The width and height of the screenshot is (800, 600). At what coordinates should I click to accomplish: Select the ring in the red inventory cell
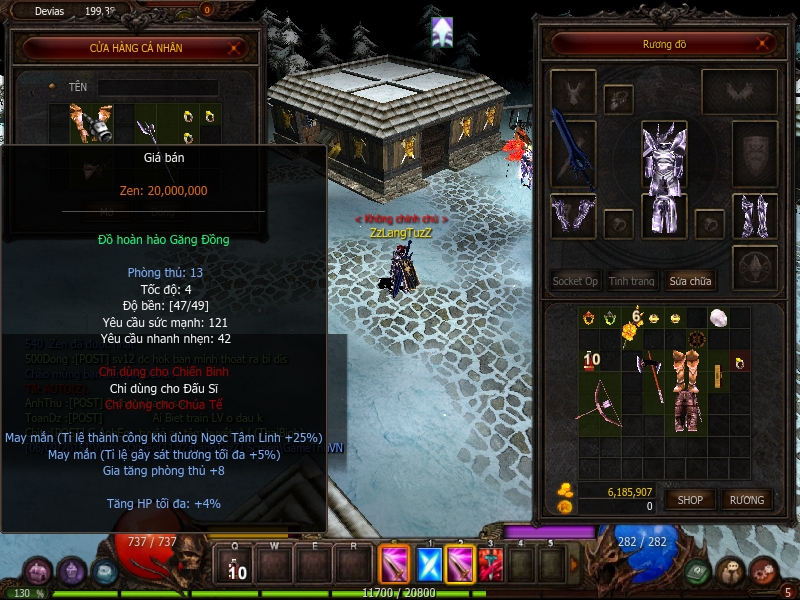click(740, 362)
